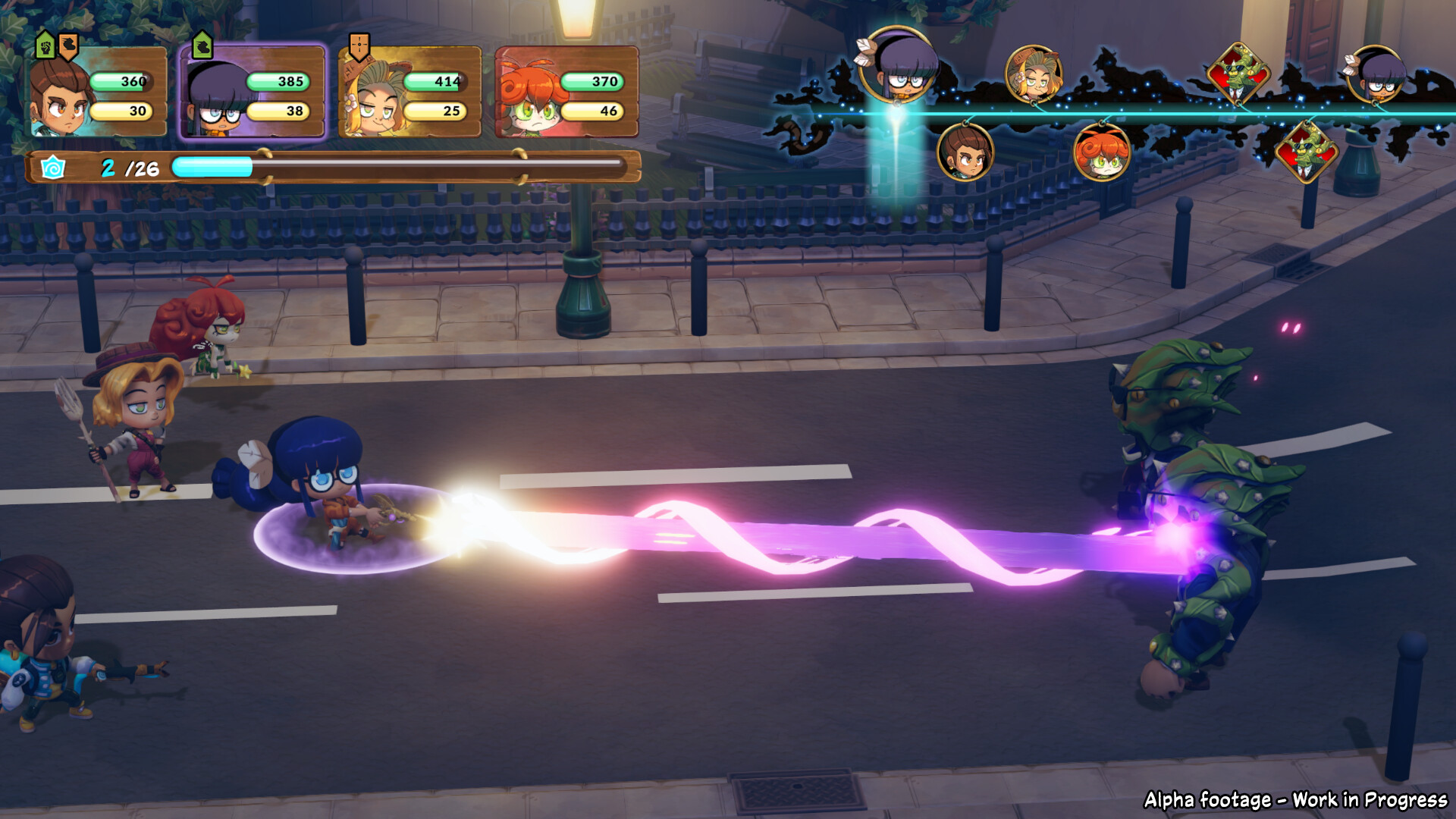
Task: Select the party card showing 385 health
Action: coord(253,93)
